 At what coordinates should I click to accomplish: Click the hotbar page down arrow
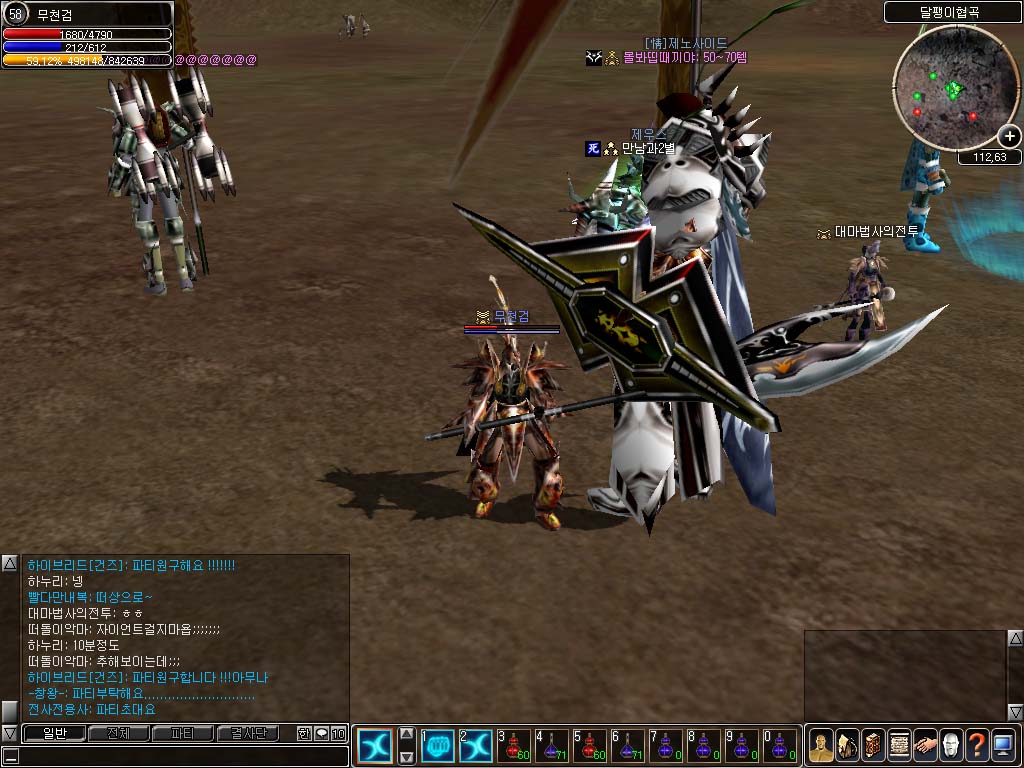point(407,757)
